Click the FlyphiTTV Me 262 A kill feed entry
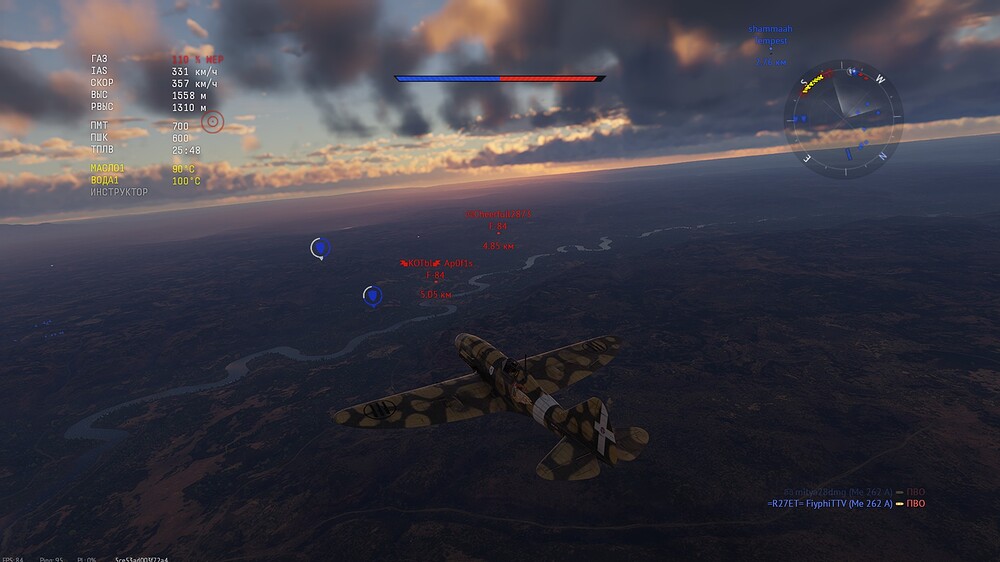 click(x=845, y=504)
